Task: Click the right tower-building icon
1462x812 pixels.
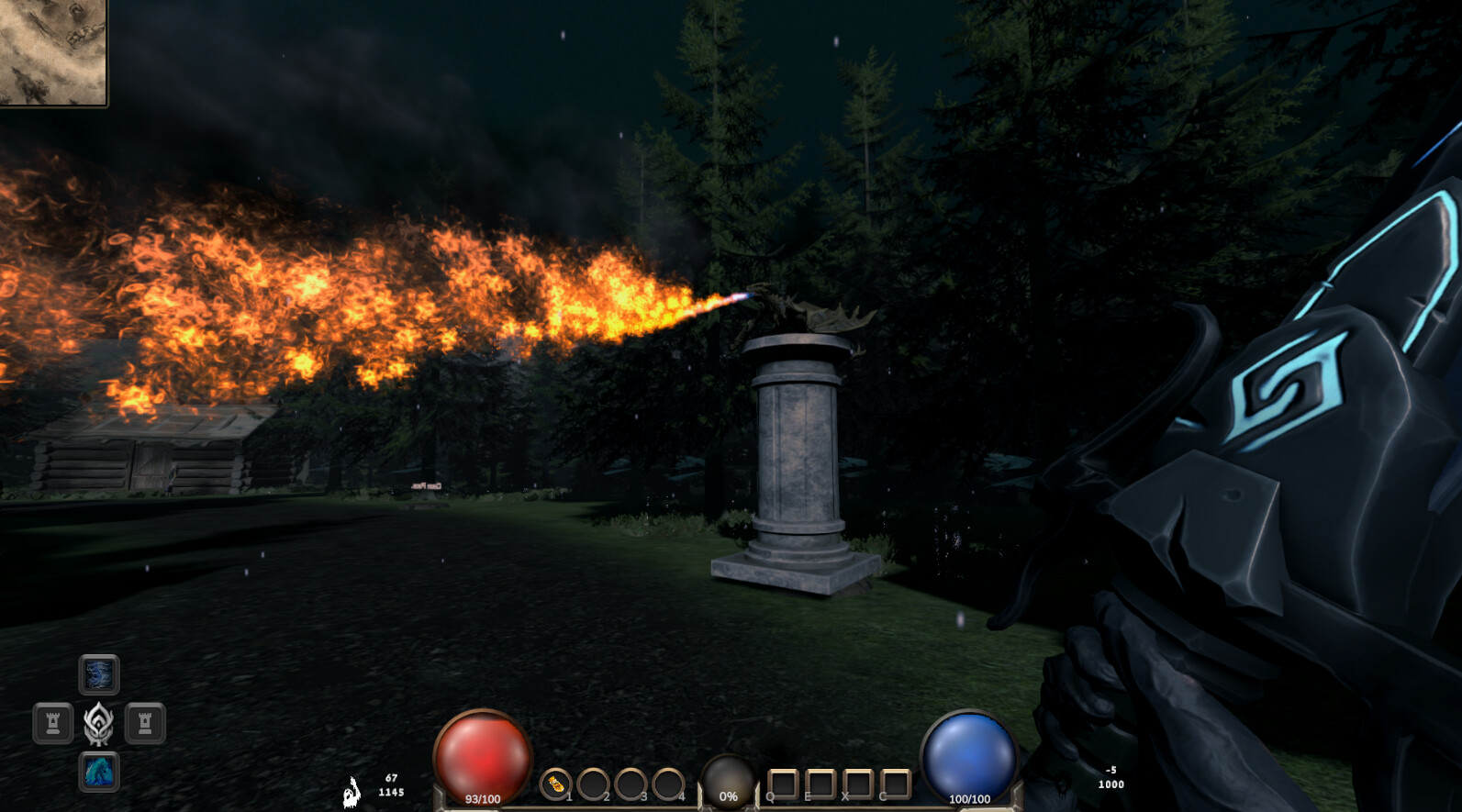Action: click(x=145, y=721)
